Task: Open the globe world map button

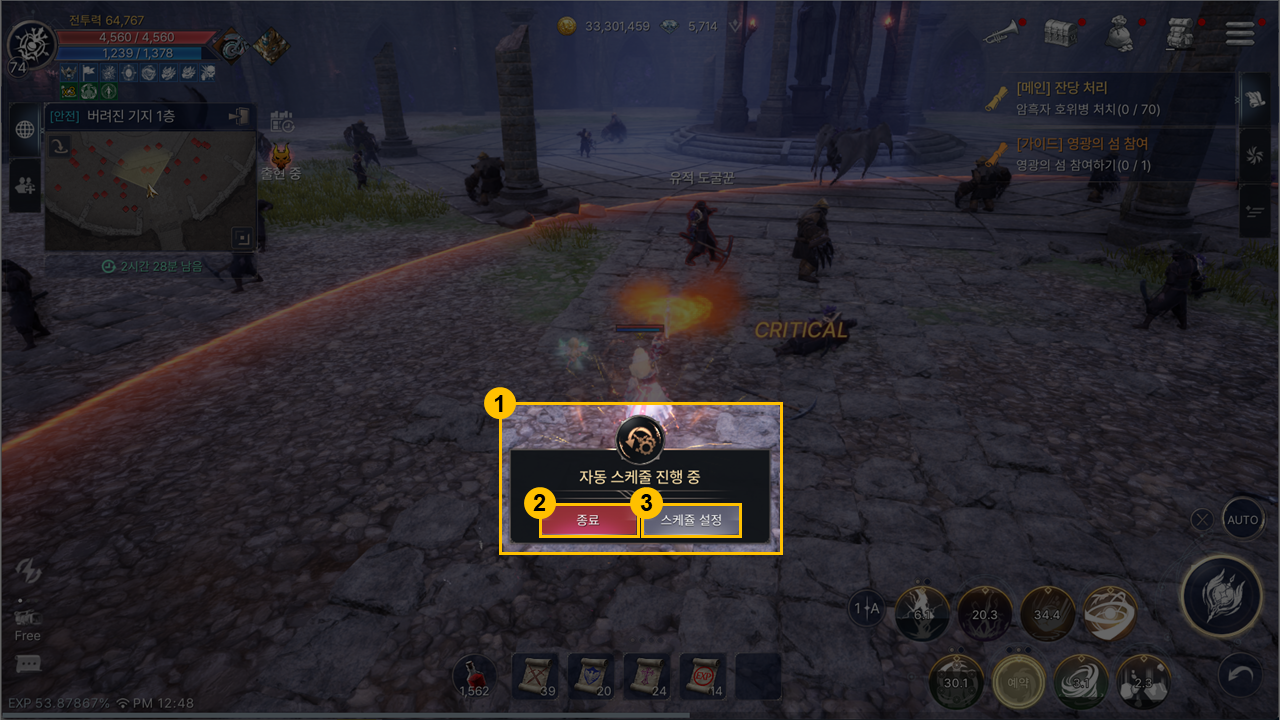Action: tap(25, 129)
